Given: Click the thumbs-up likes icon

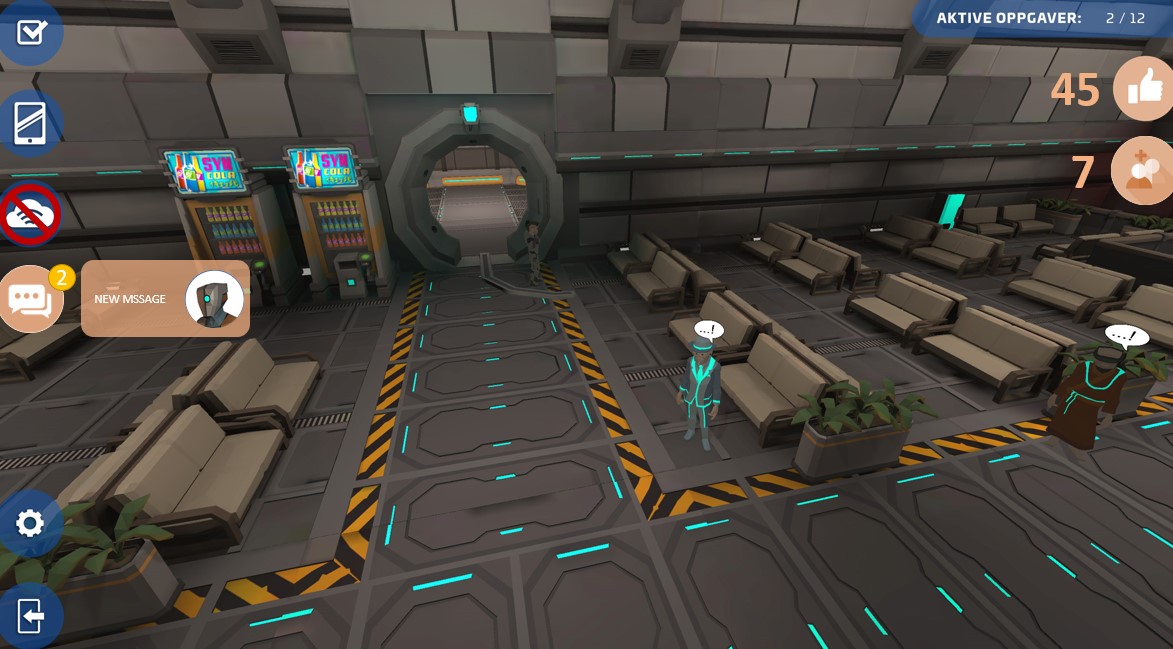Looking at the screenshot, I should pos(1143,89).
